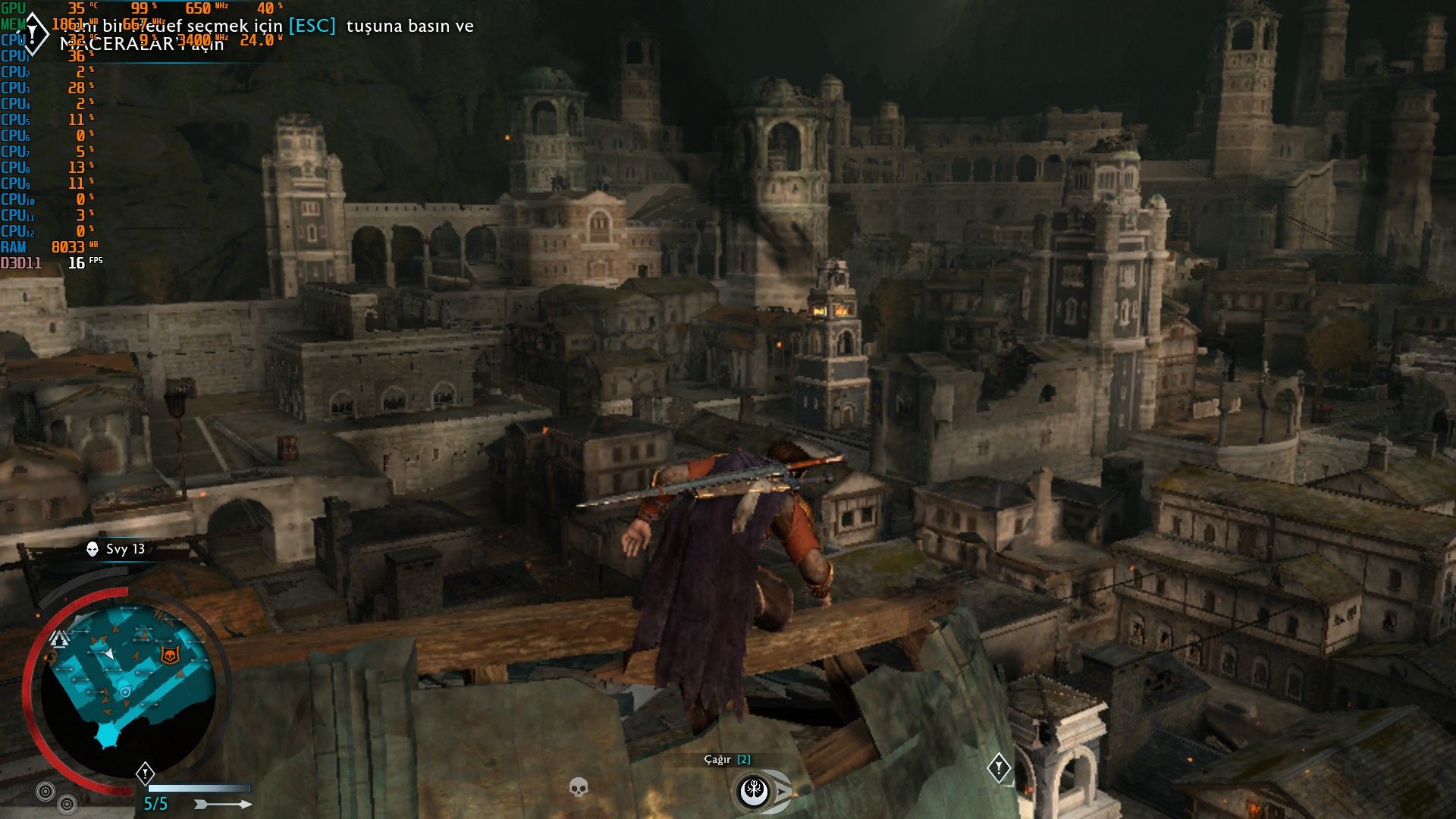Click the exclamation objective marker near white tower
This screenshot has width=1456, height=819.
[x=999, y=768]
